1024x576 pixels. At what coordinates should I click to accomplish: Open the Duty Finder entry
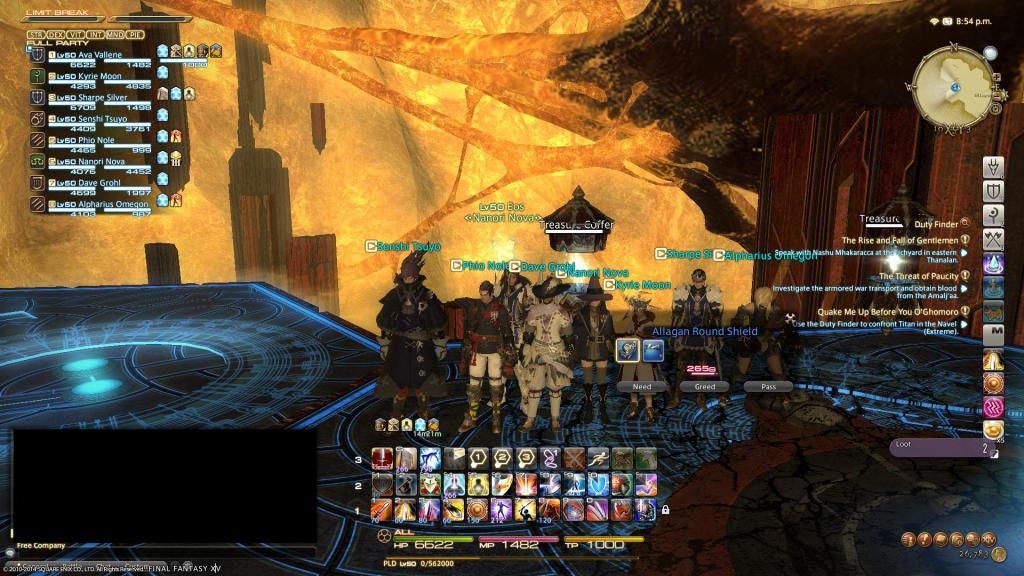pos(935,222)
